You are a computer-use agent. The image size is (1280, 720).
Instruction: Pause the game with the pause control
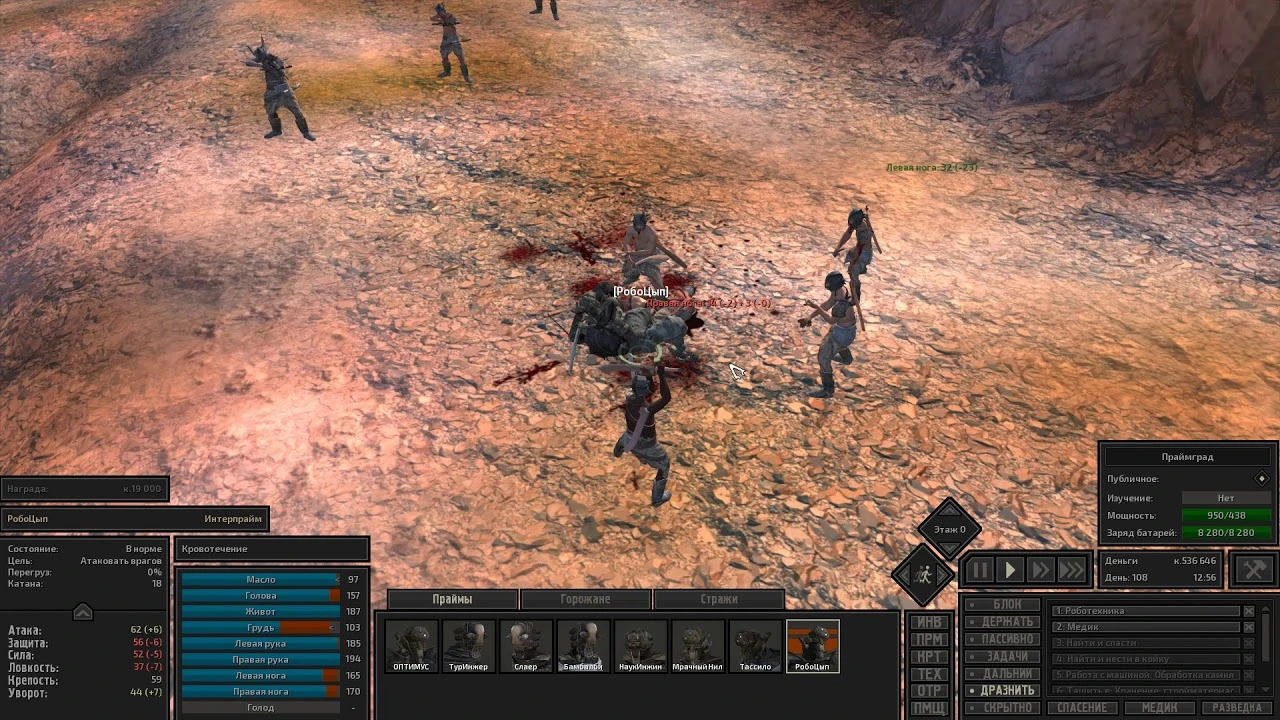[x=981, y=568]
